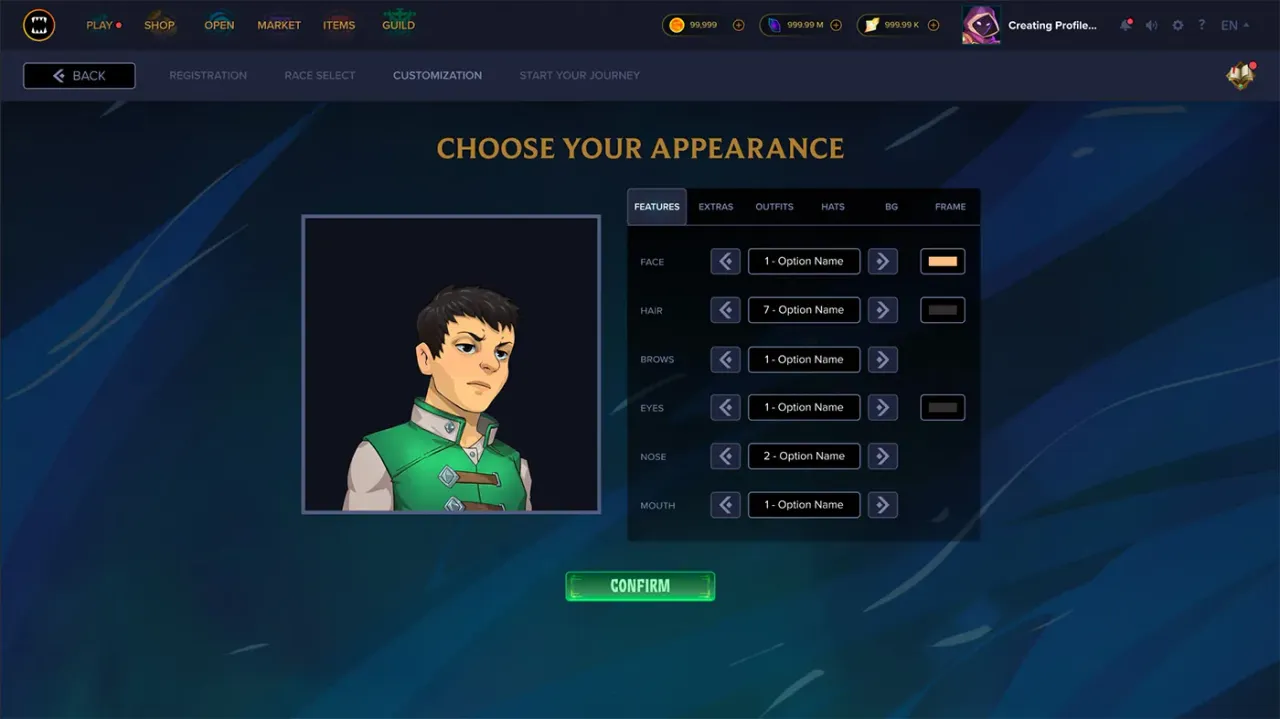The width and height of the screenshot is (1280, 719).
Task: Switch to the Extras tab
Action: tap(716, 207)
